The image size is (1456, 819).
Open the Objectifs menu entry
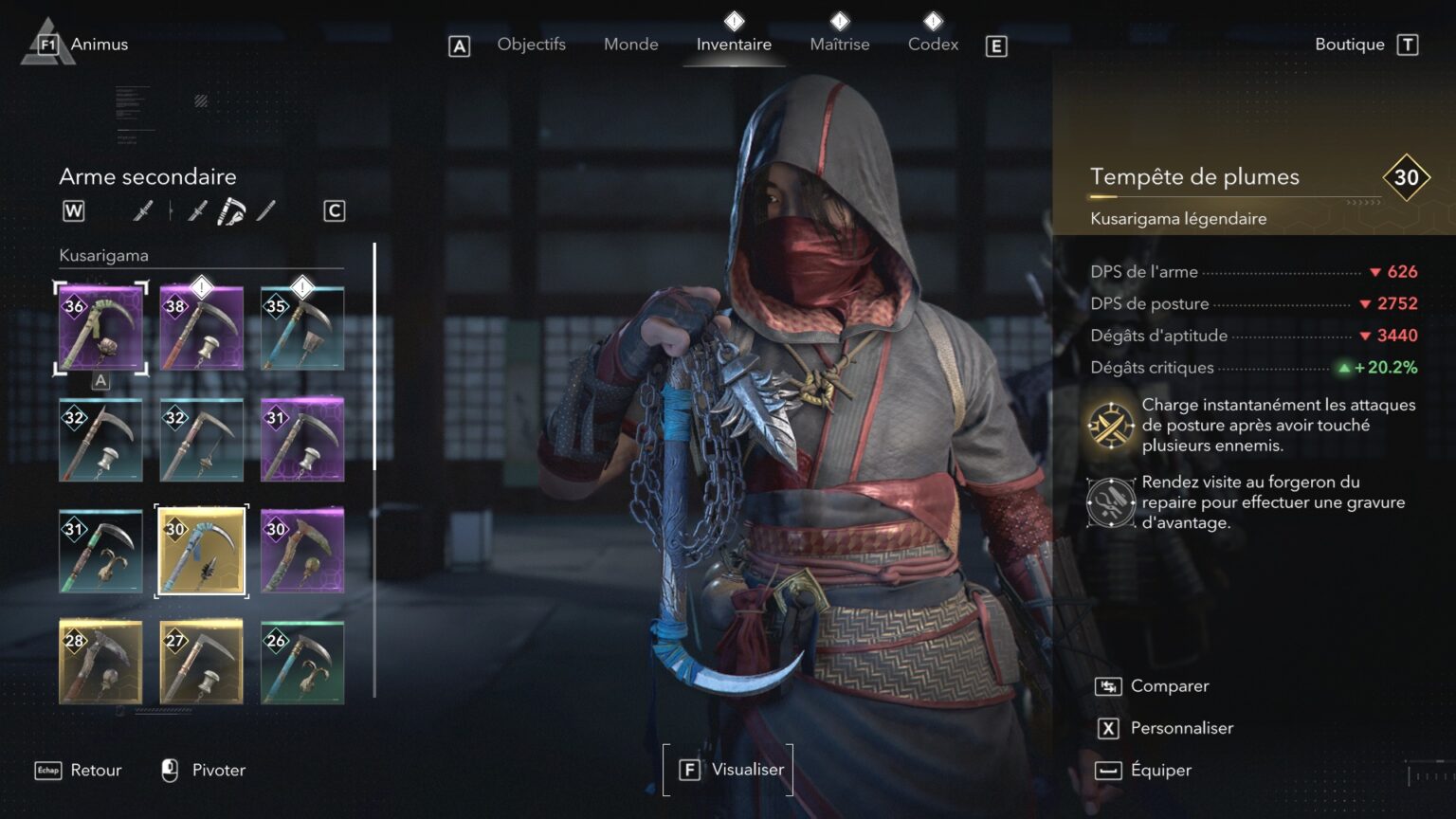(x=531, y=44)
